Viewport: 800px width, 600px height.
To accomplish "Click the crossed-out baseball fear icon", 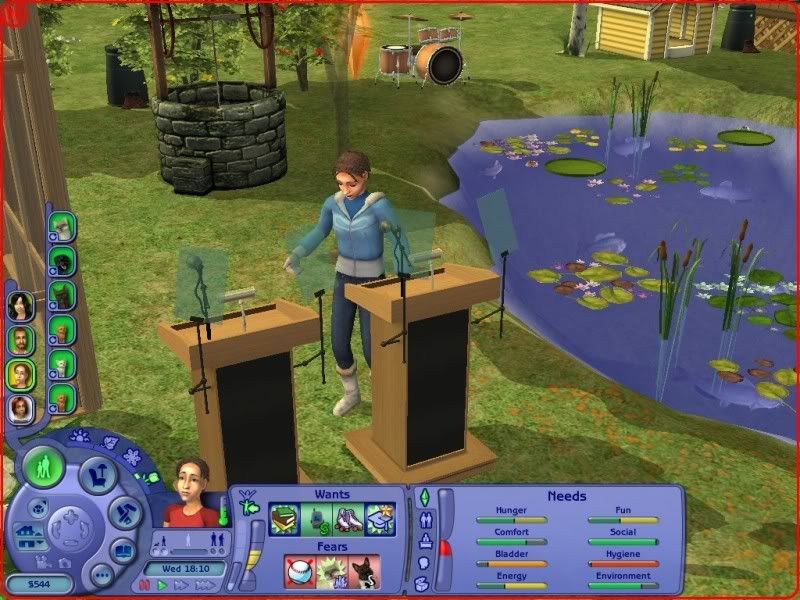I will click(300, 572).
